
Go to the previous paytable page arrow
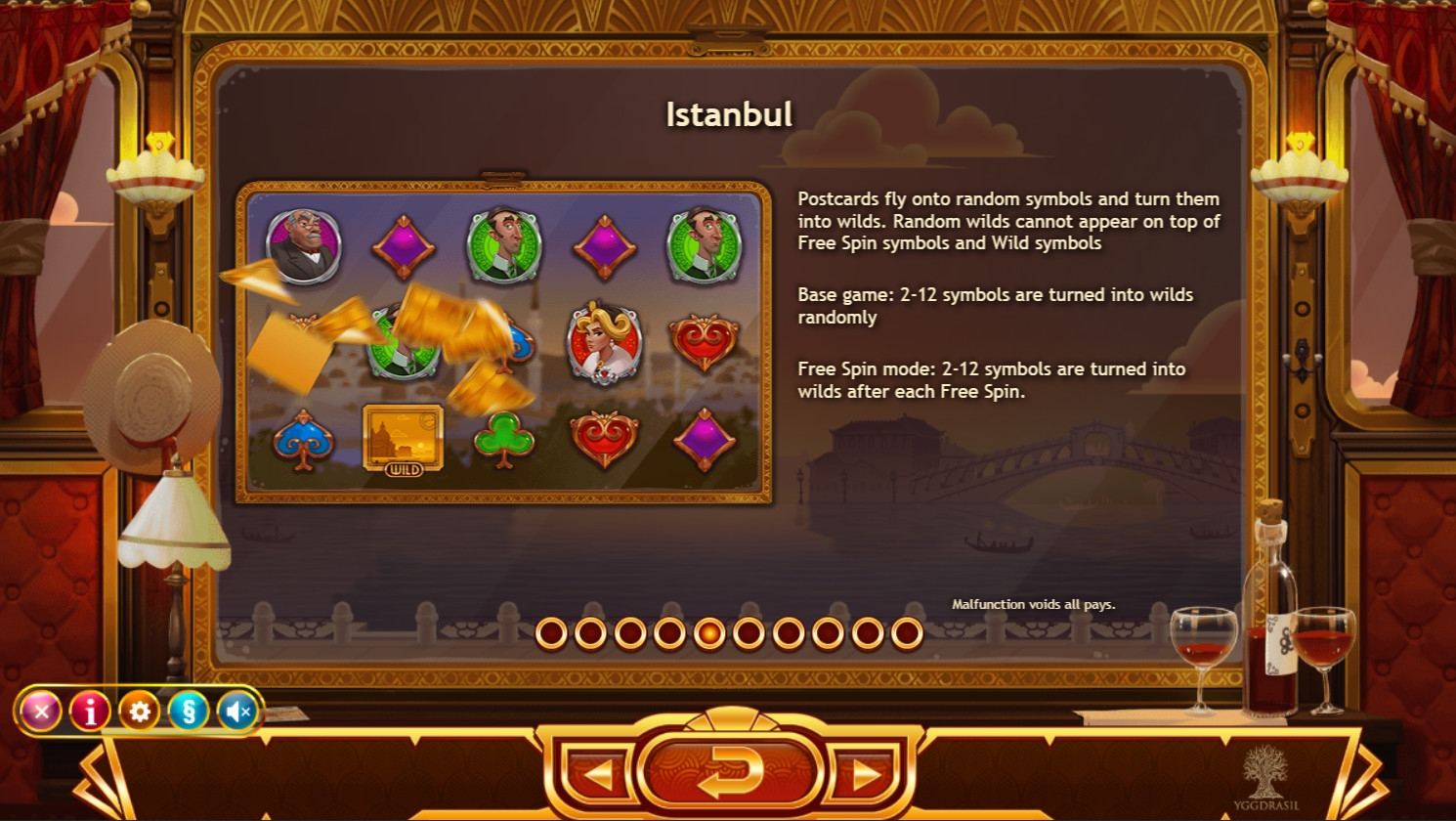(597, 774)
